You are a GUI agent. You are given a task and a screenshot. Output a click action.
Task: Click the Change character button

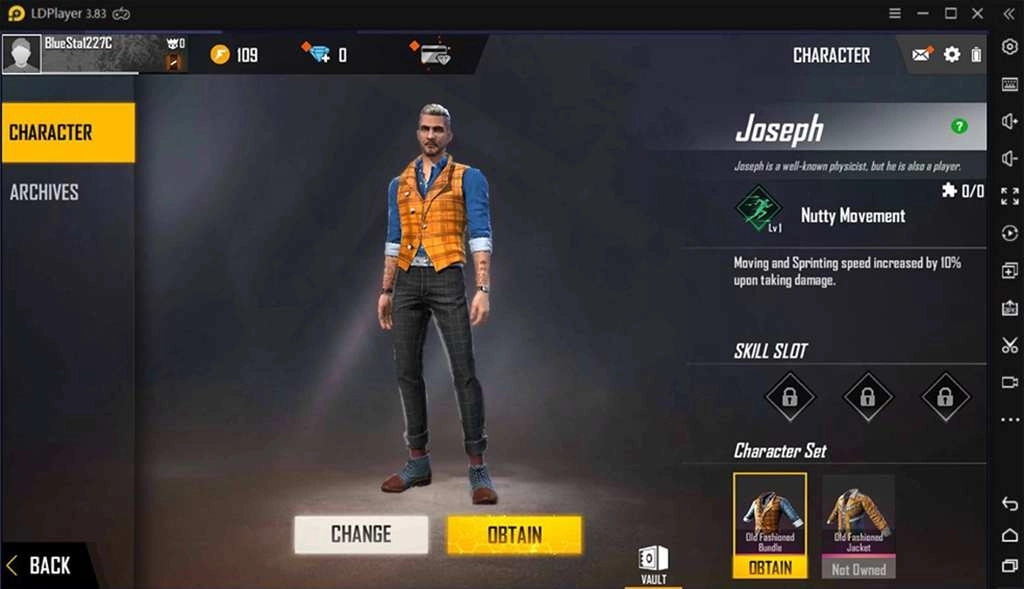pos(361,535)
